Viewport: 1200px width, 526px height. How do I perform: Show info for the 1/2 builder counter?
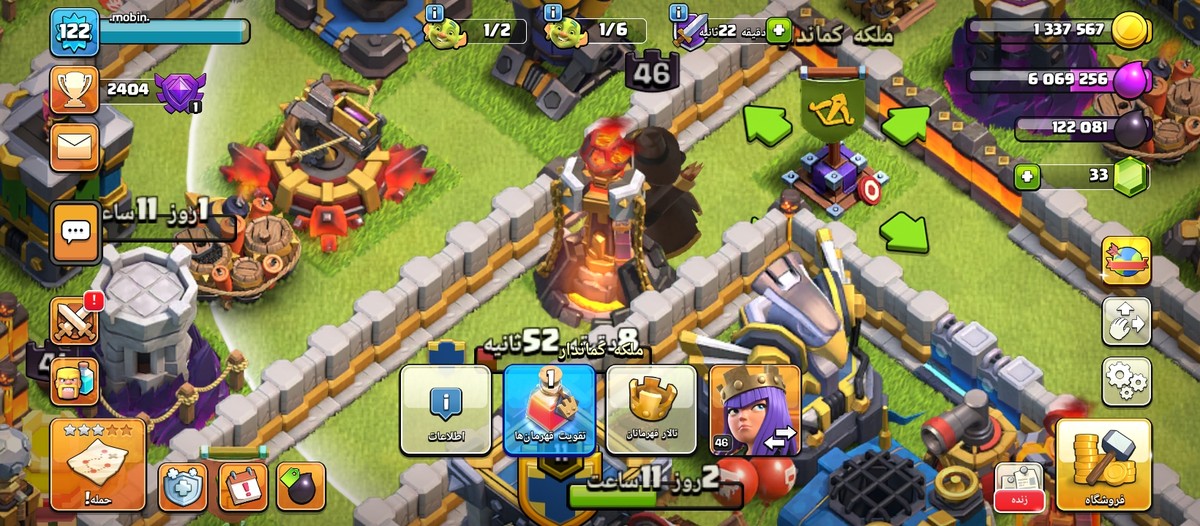click(x=434, y=13)
